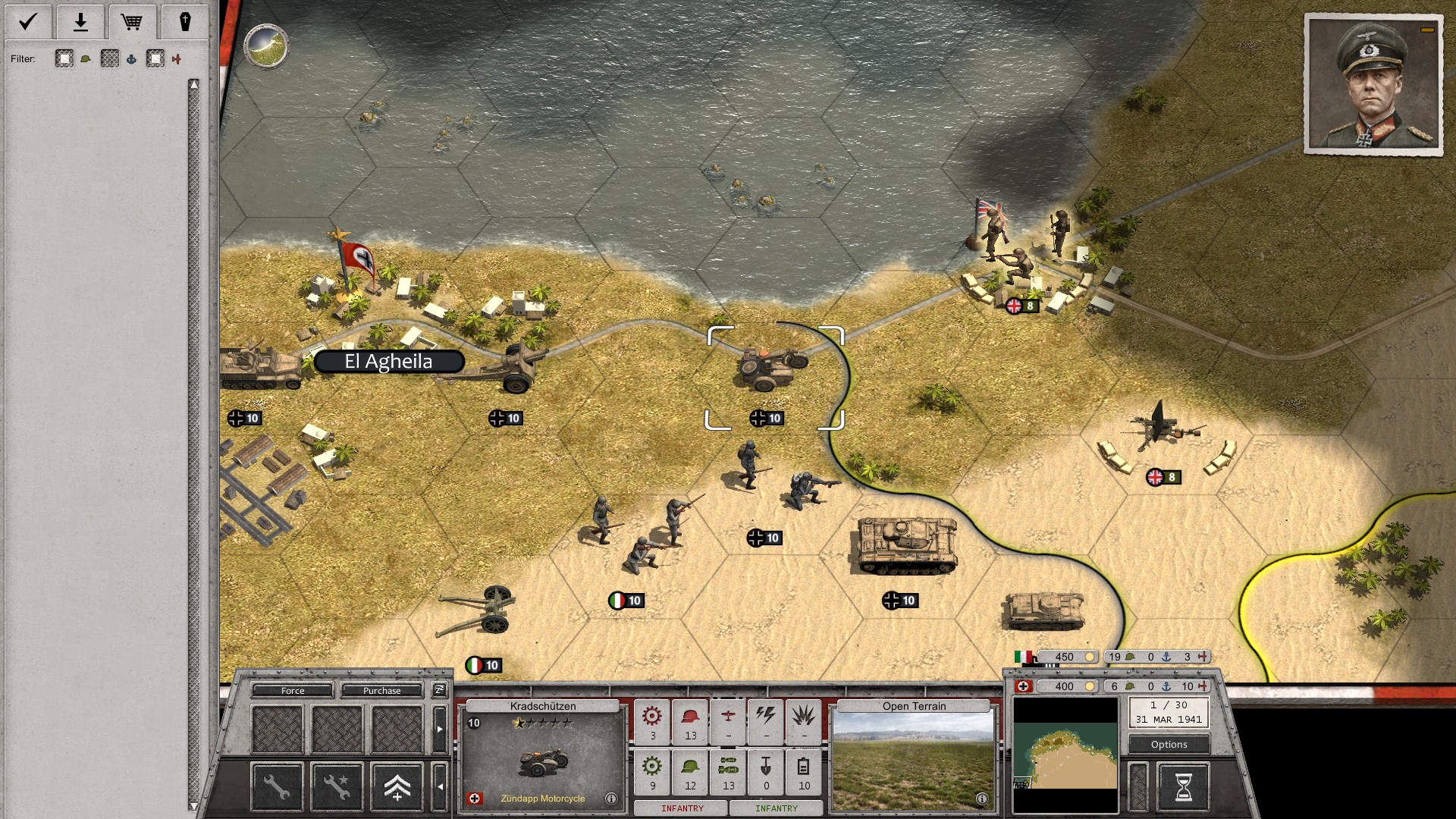End turn with the hourglass button
Viewport: 1456px width, 819px height.
(1182, 786)
